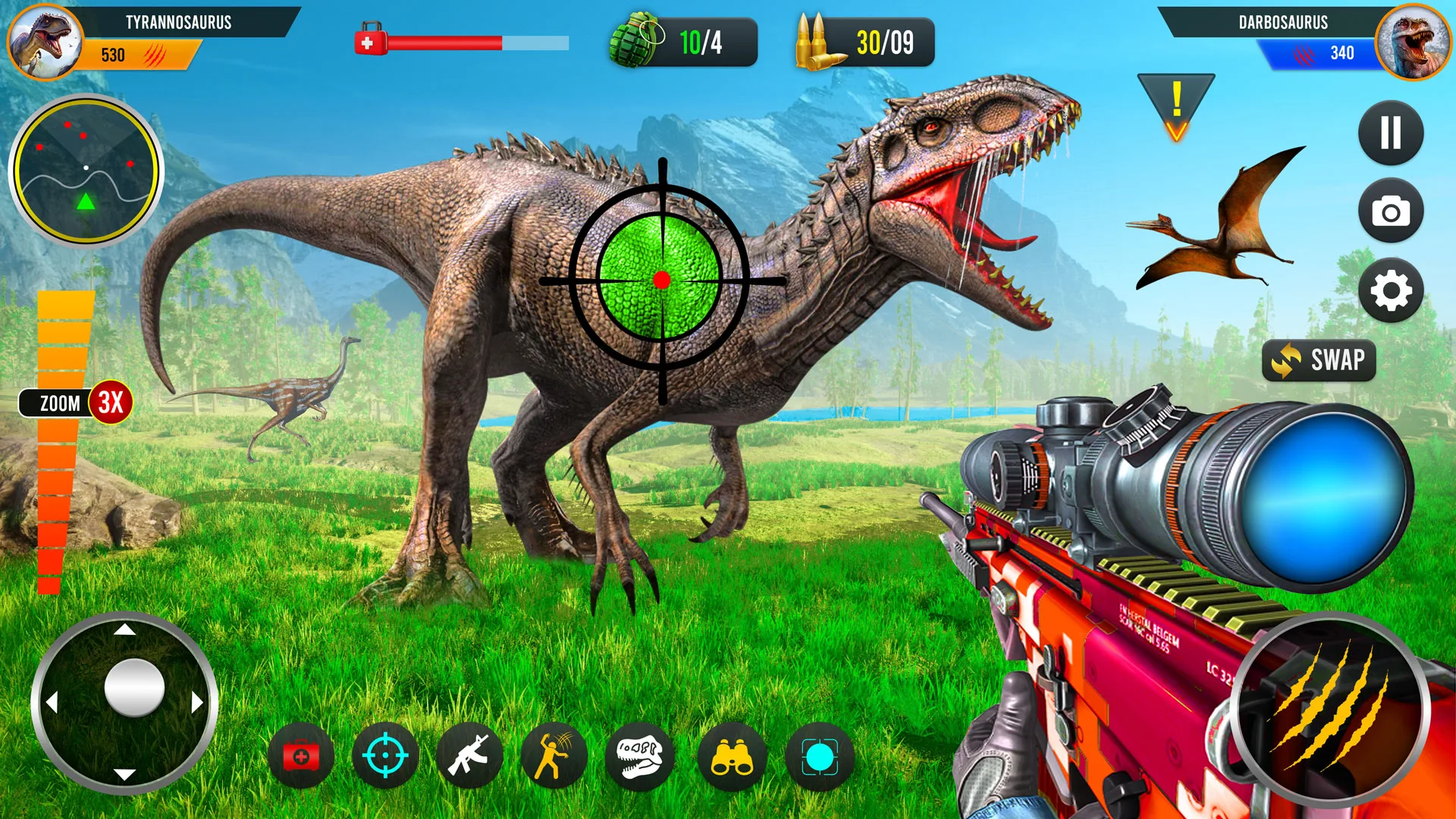Select the Darbosaurus portrait avatar
The width and height of the screenshot is (1456, 819).
(x=1412, y=42)
